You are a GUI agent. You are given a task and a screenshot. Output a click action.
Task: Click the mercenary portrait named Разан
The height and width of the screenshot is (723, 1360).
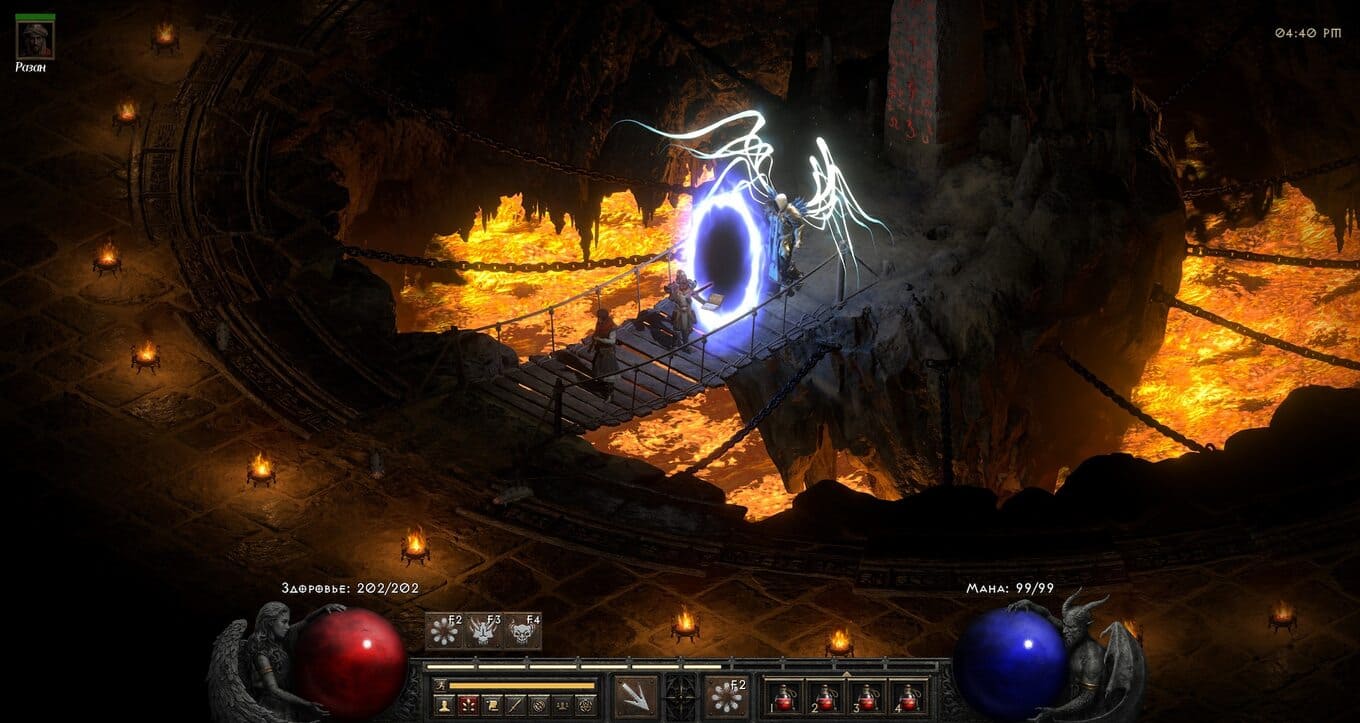(35, 38)
